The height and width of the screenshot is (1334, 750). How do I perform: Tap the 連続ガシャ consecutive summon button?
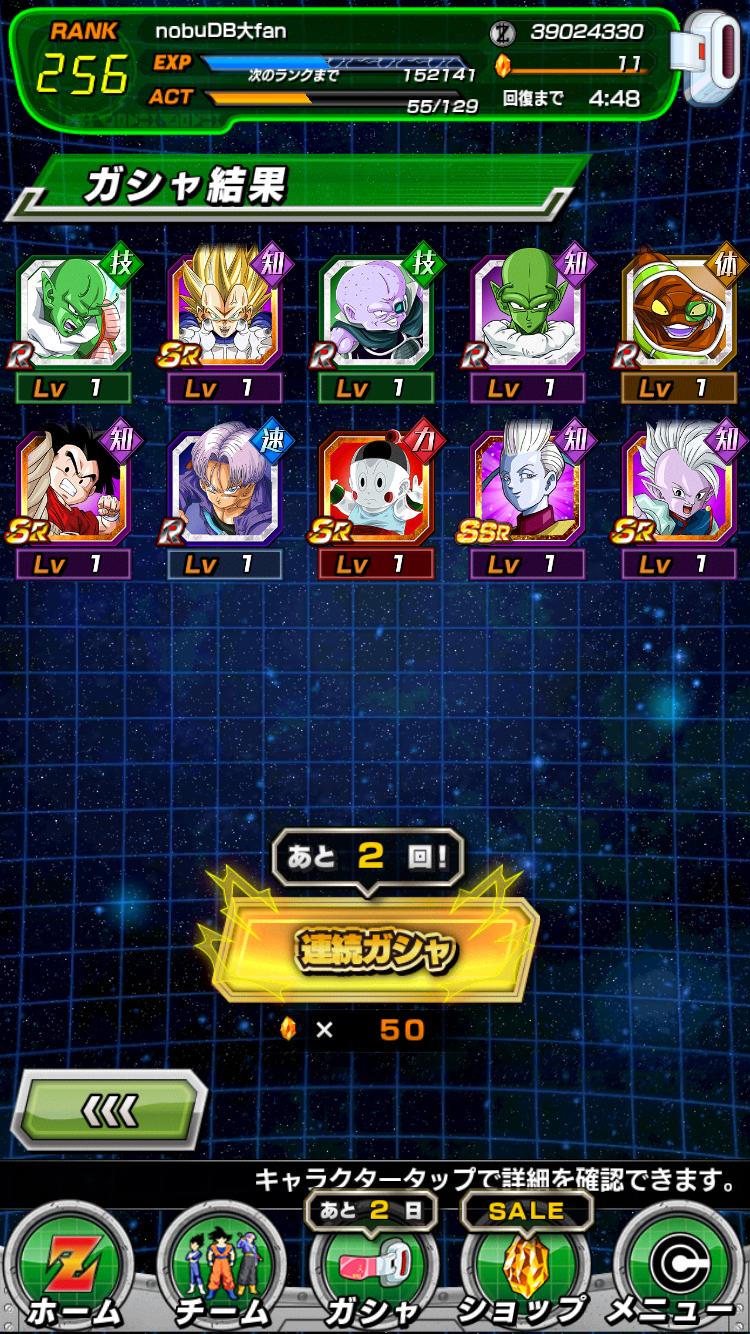click(375, 949)
